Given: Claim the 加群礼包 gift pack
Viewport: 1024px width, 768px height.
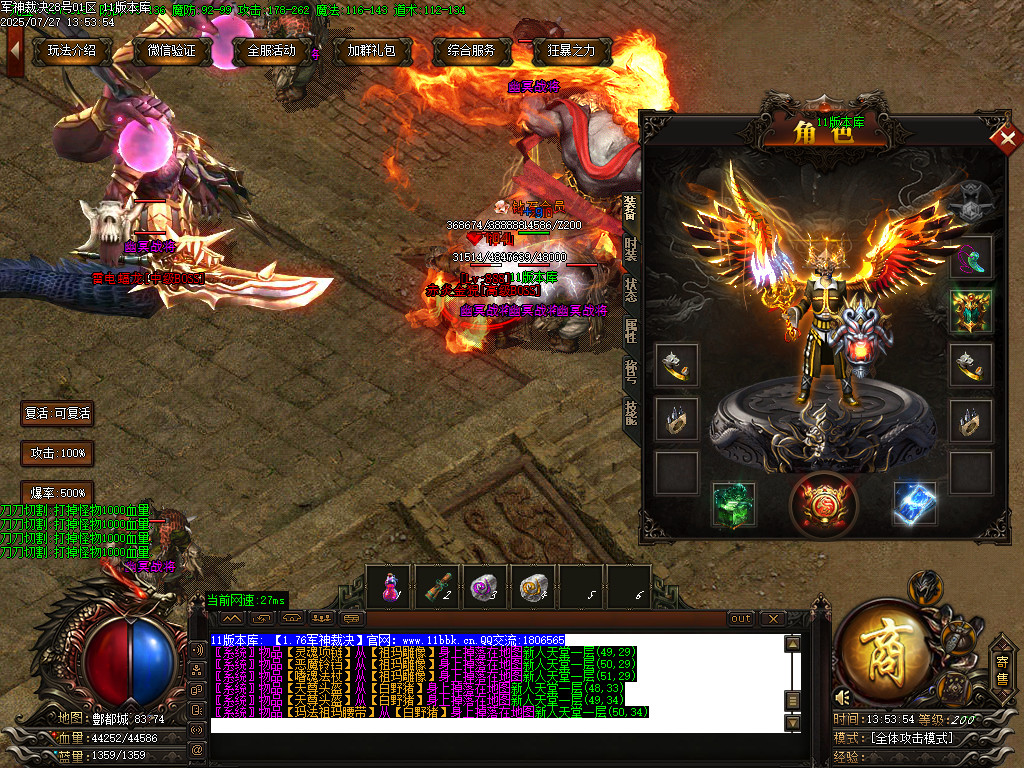Looking at the screenshot, I should coord(371,51).
